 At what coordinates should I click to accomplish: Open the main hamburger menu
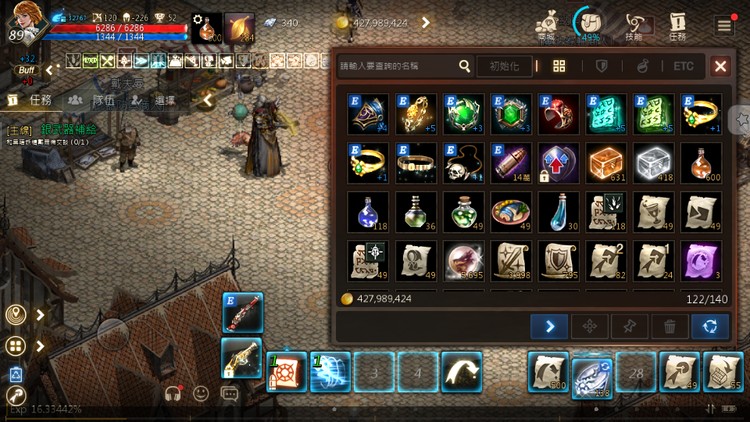point(724,24)
